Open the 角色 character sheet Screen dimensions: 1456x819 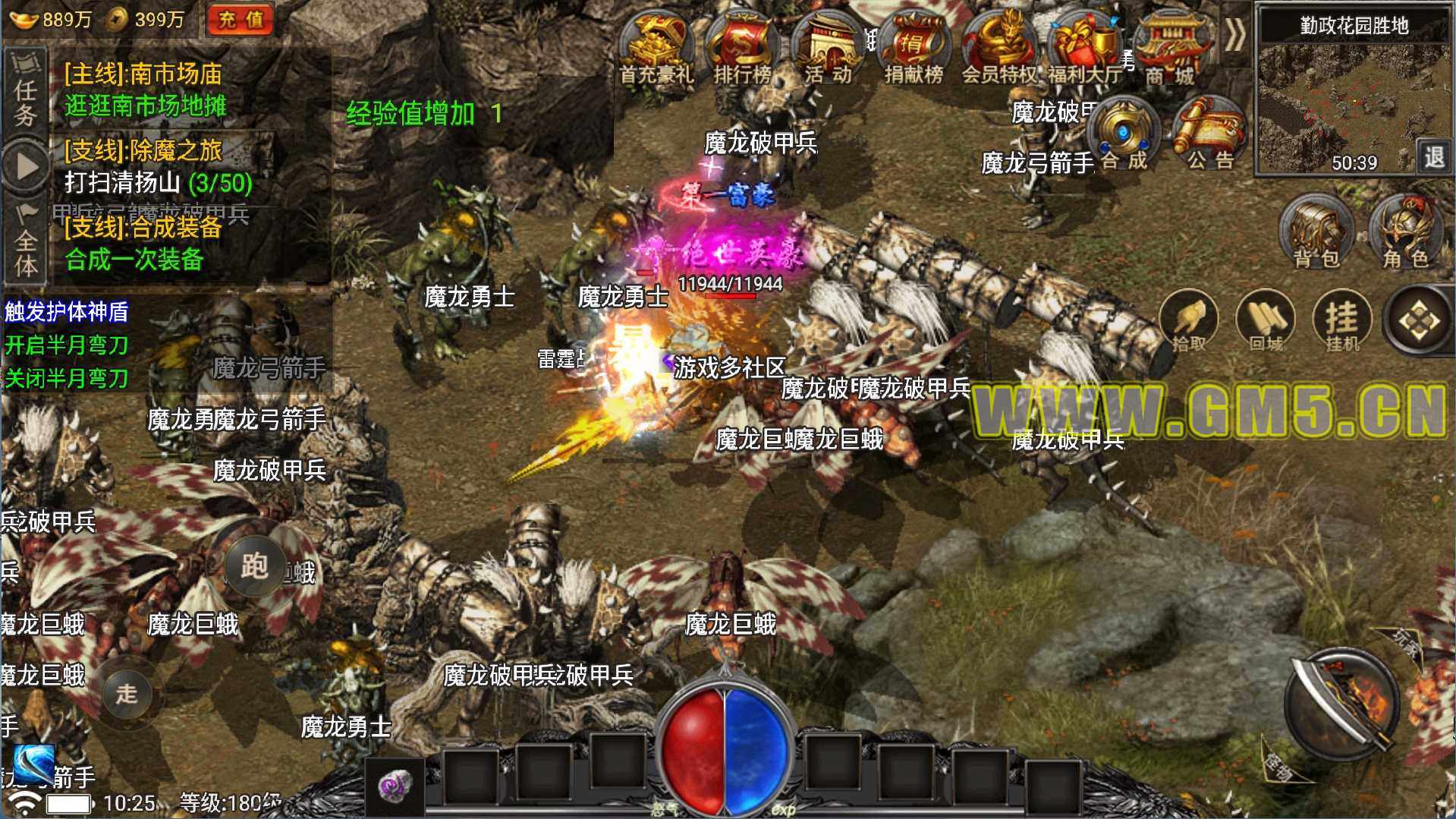point(1405,233)
